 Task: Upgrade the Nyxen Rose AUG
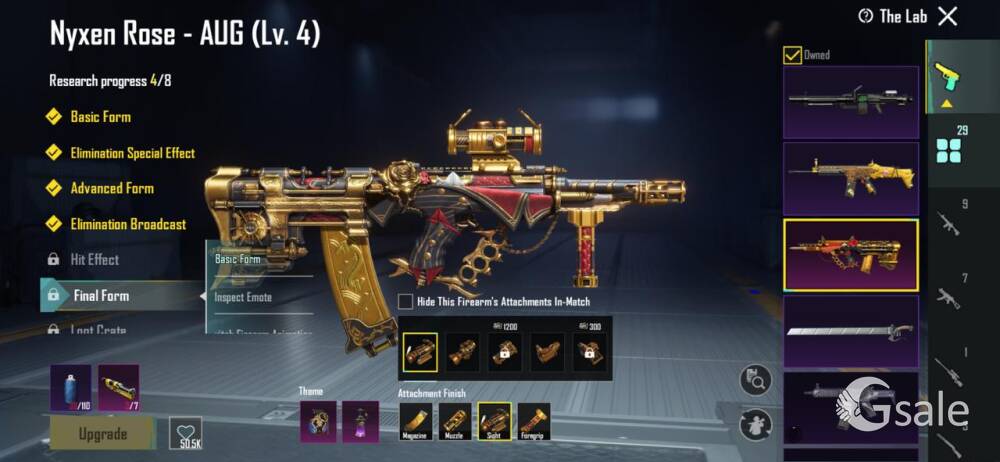point(102,434)
